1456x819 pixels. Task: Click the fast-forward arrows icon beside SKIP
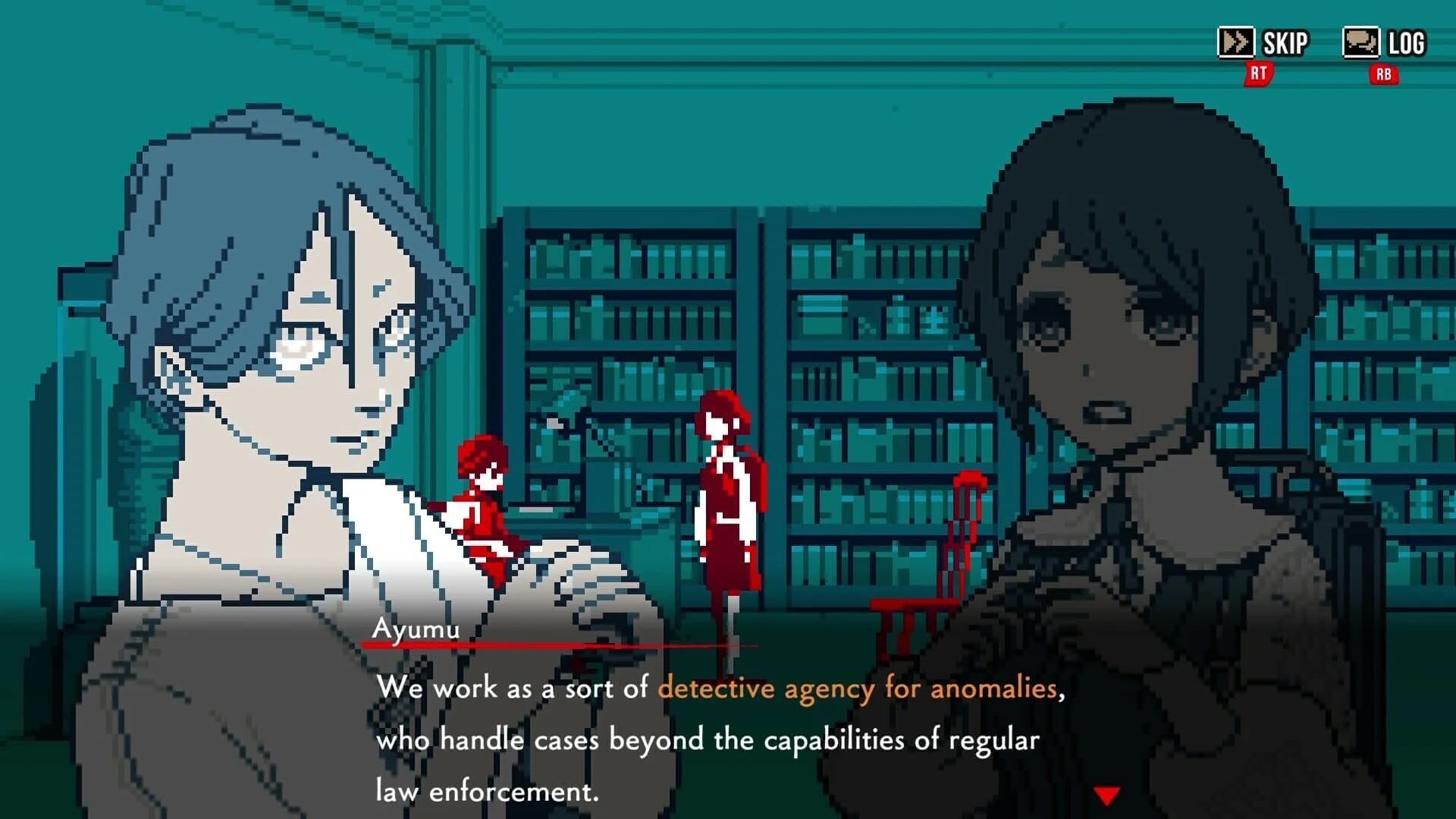[1235, 42]
